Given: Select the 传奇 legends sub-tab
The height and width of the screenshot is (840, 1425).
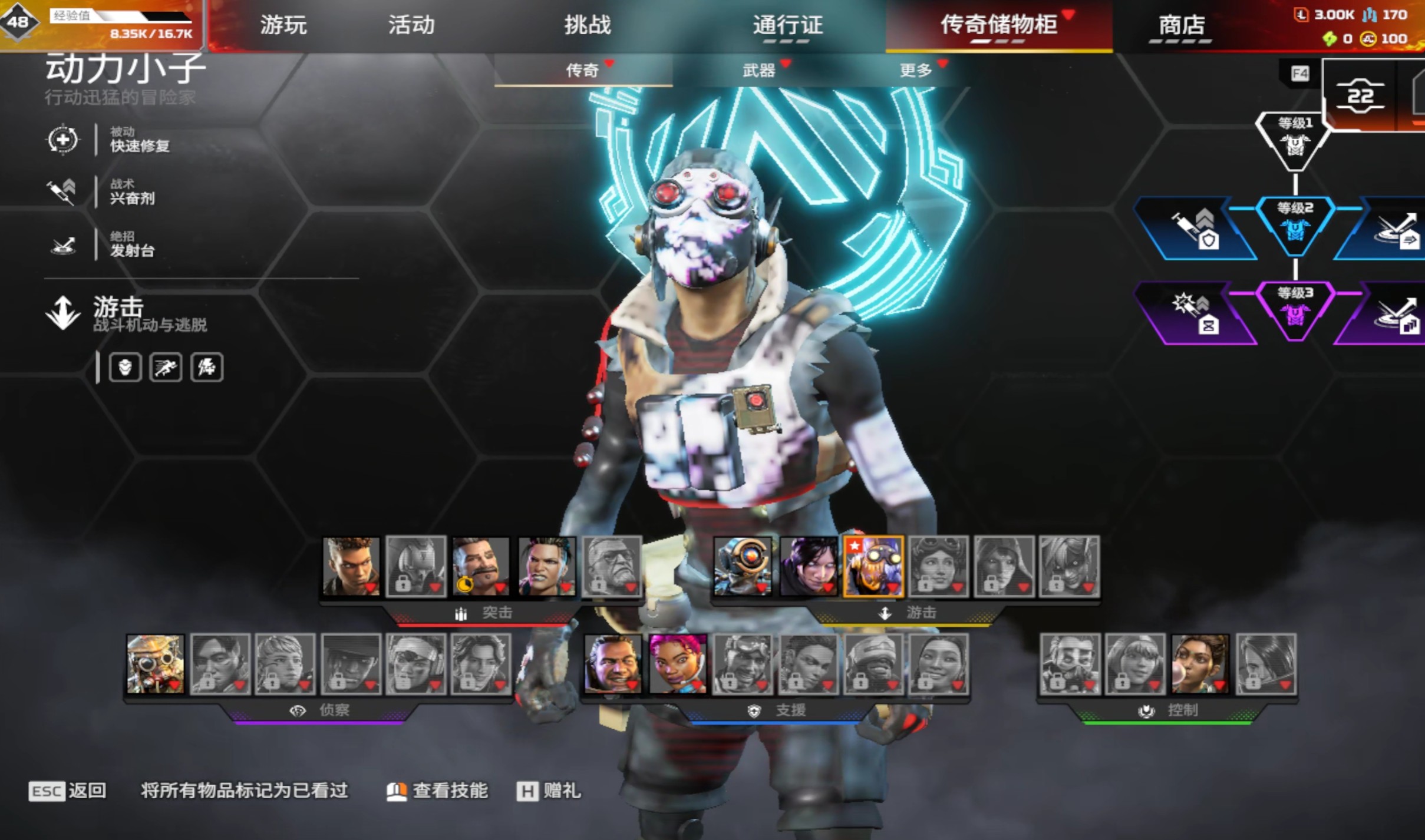Looking at the screenshot, I should [582, 71].
